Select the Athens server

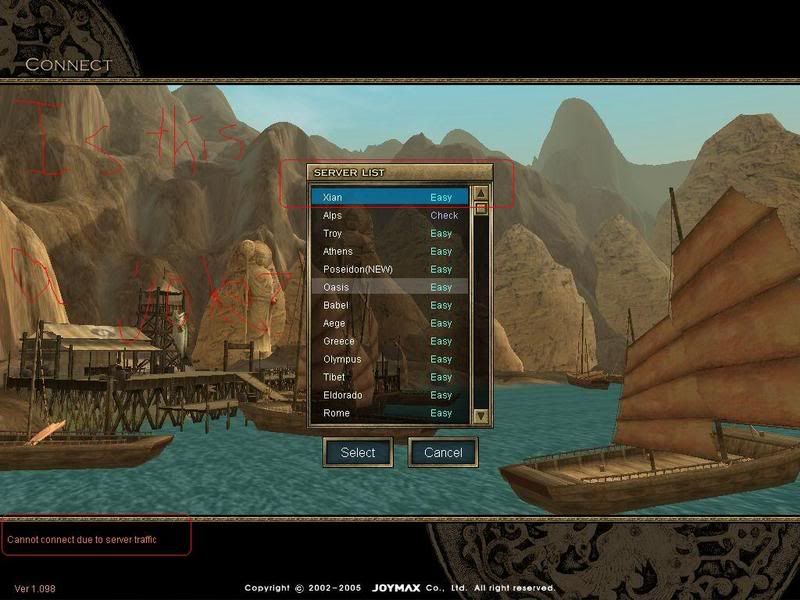388,251
